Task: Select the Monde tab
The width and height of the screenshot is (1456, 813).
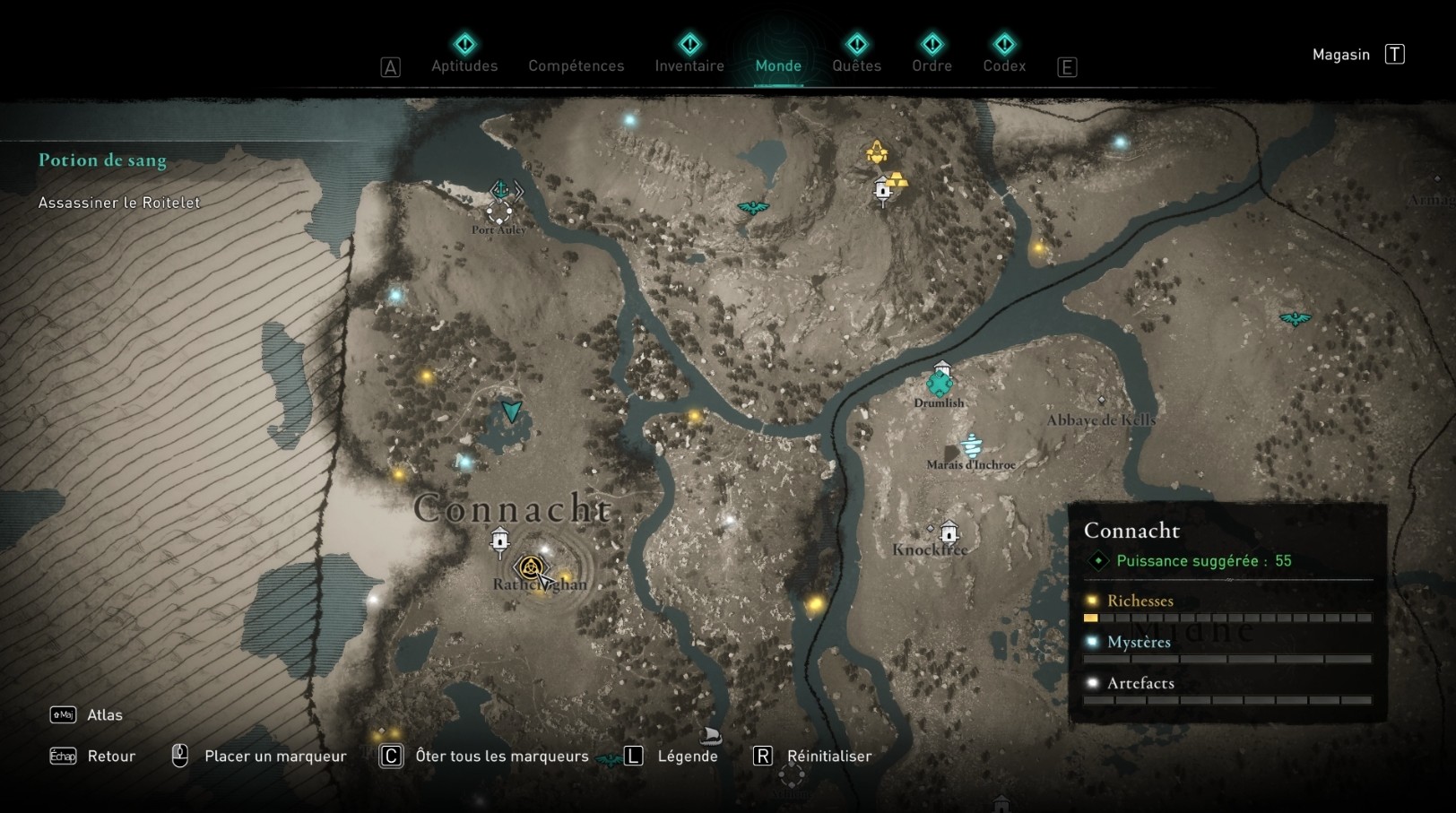Action: tap(778, 65)
